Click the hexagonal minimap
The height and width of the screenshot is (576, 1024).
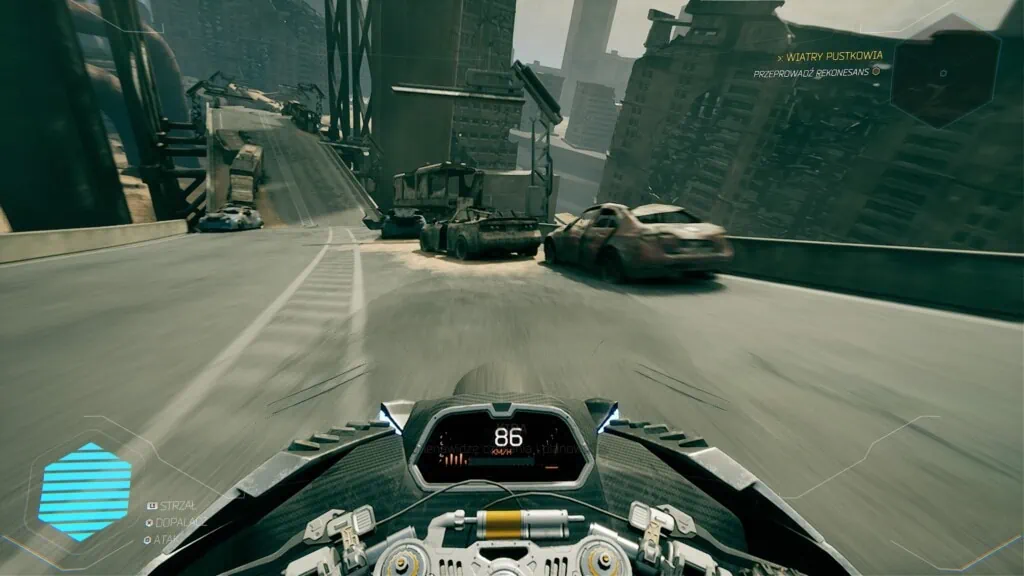tap(944, 74)
